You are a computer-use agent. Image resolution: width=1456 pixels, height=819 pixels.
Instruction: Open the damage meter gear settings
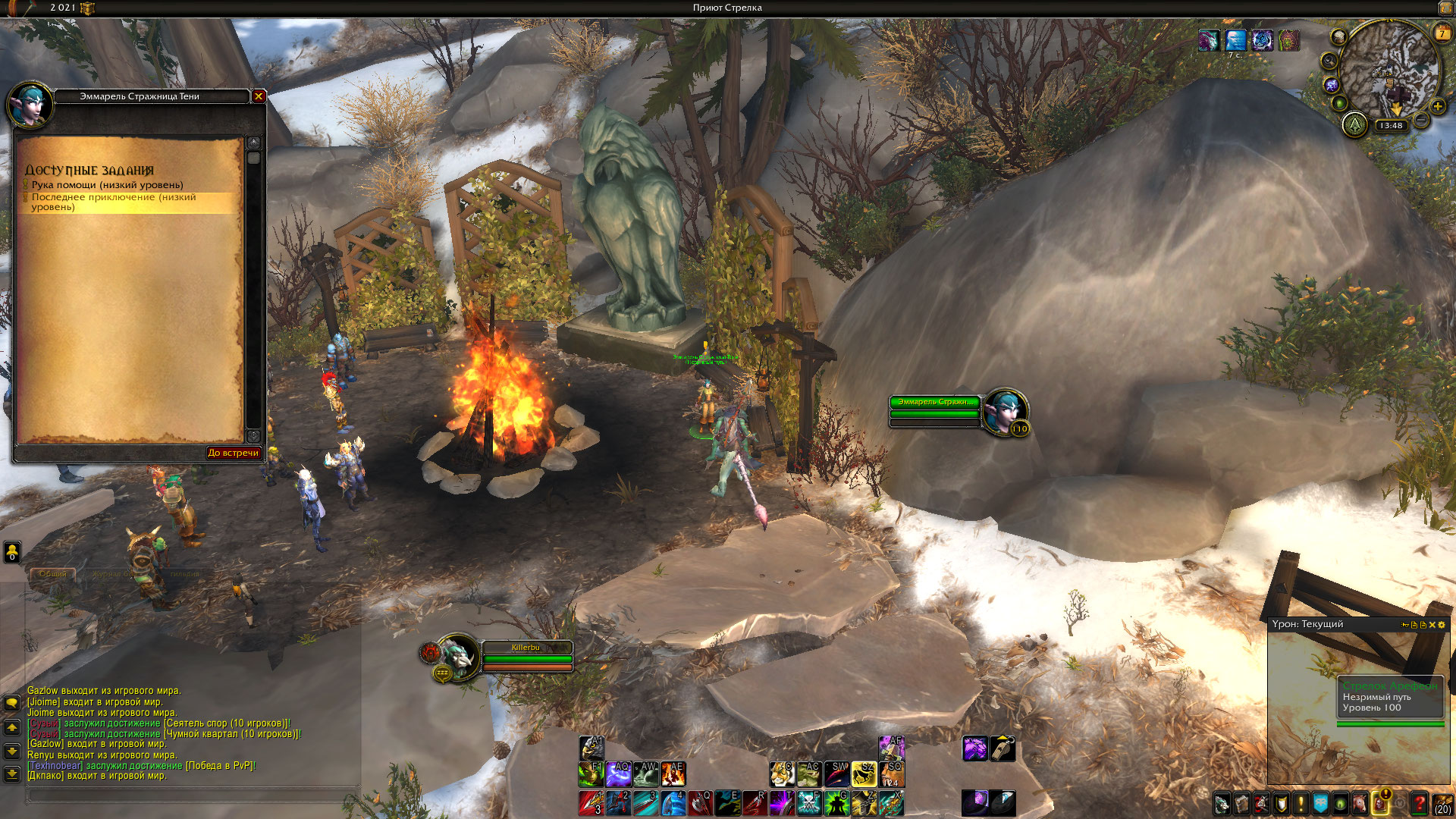click(1442, 625)
